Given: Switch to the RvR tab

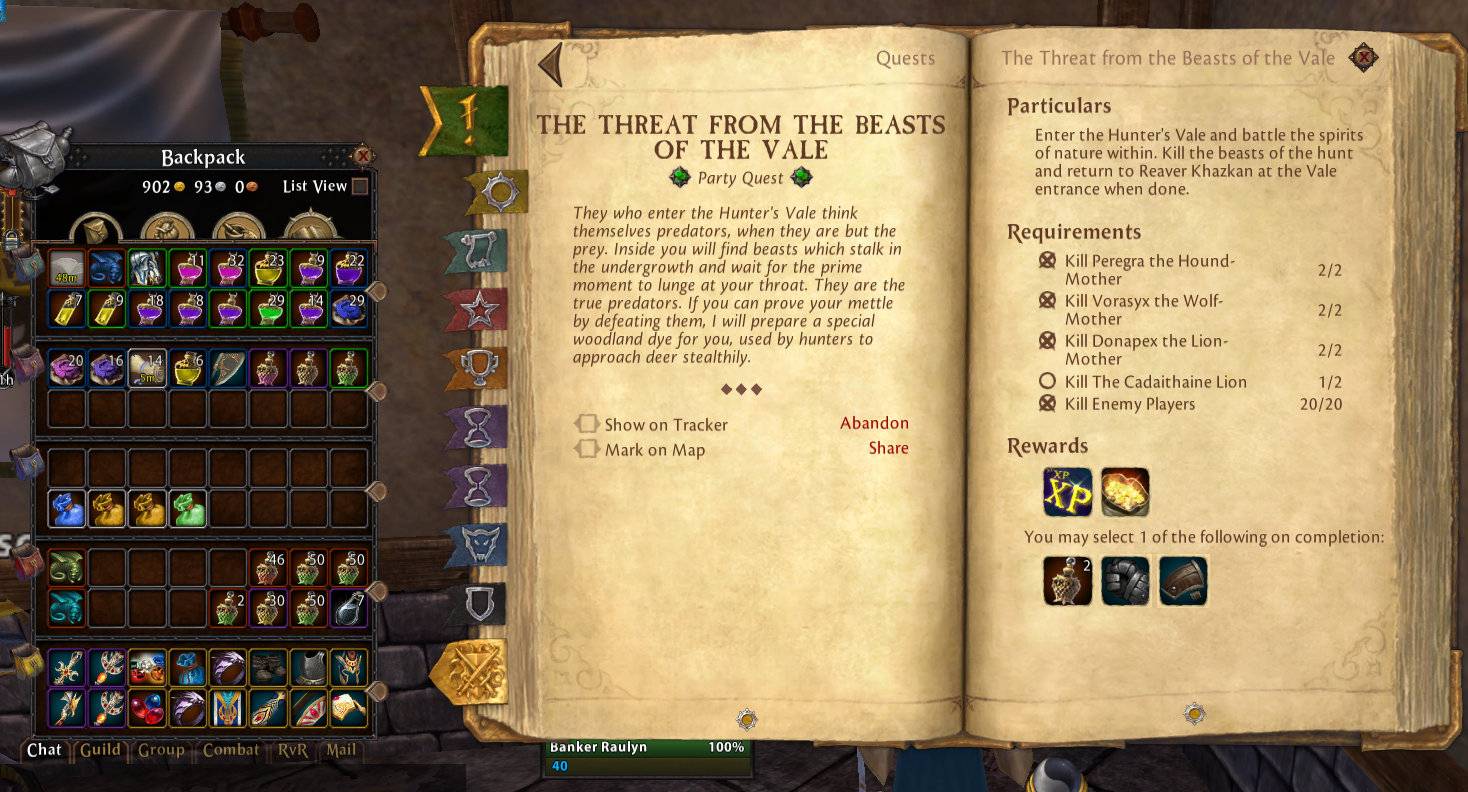Looking at the screenshot, I should (293, 750).
